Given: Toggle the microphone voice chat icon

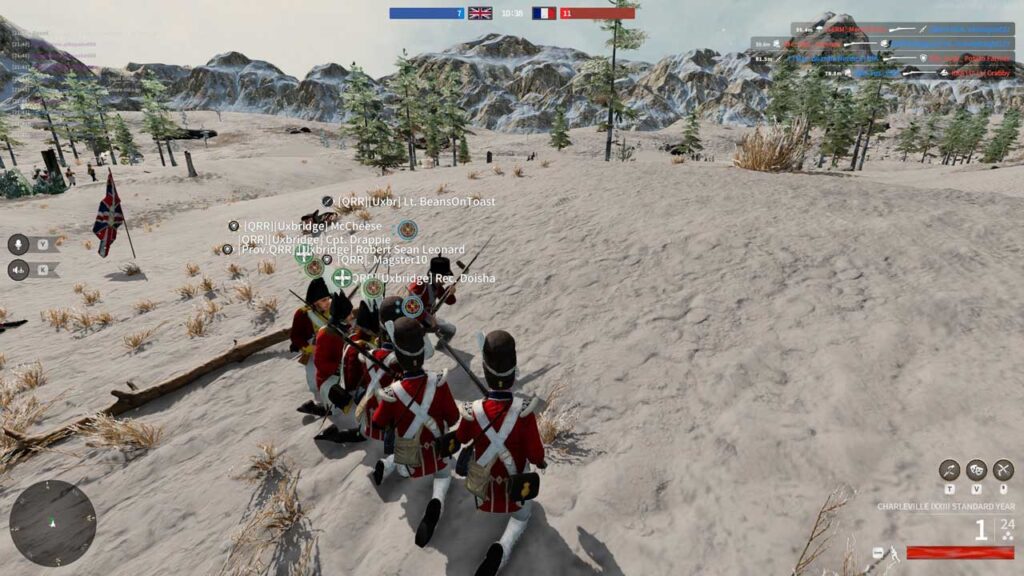Looking at the screenshot, I should click(x=18, y=244).
